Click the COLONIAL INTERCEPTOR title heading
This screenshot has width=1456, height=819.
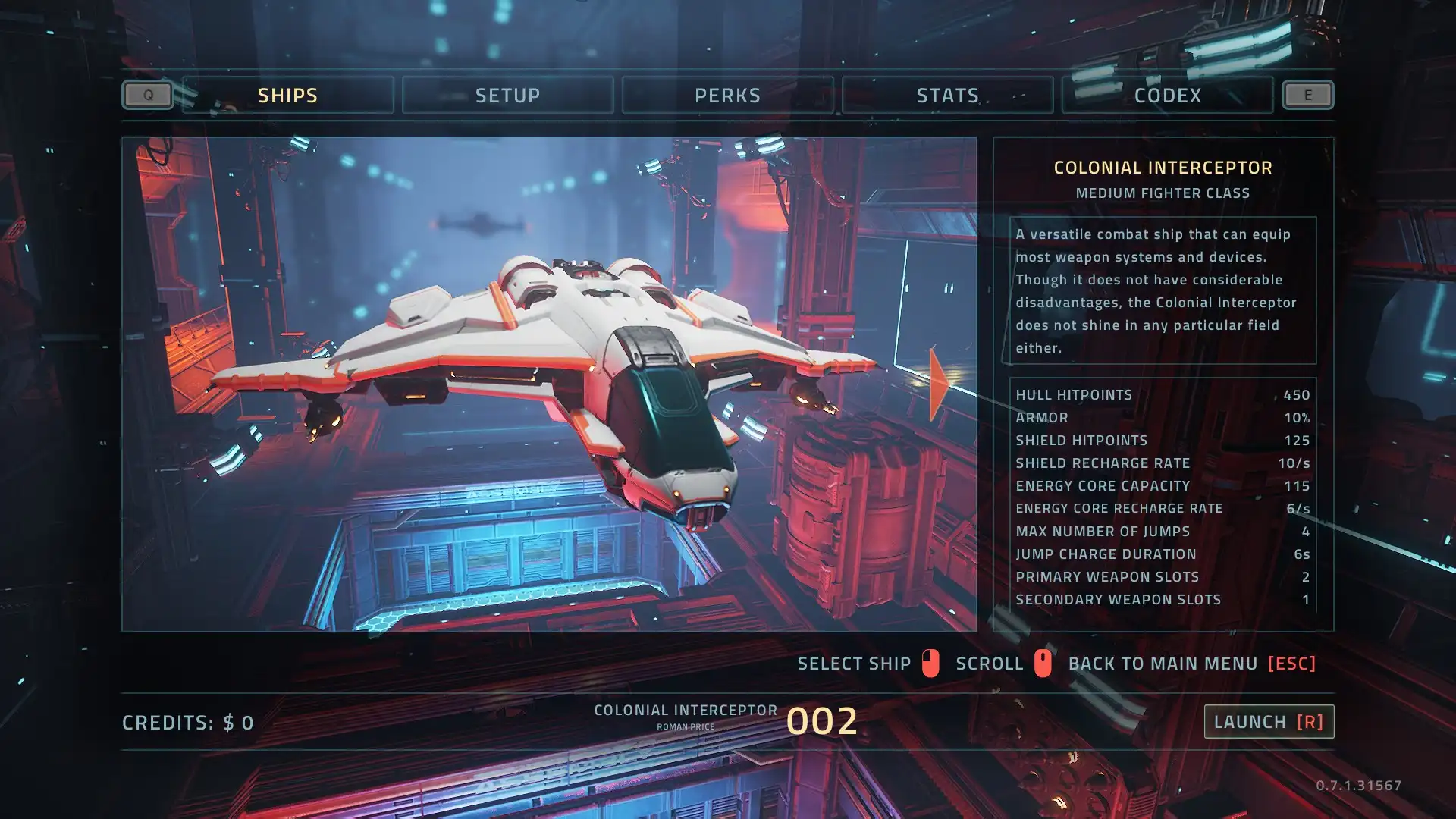click(x=1163, y=168)
